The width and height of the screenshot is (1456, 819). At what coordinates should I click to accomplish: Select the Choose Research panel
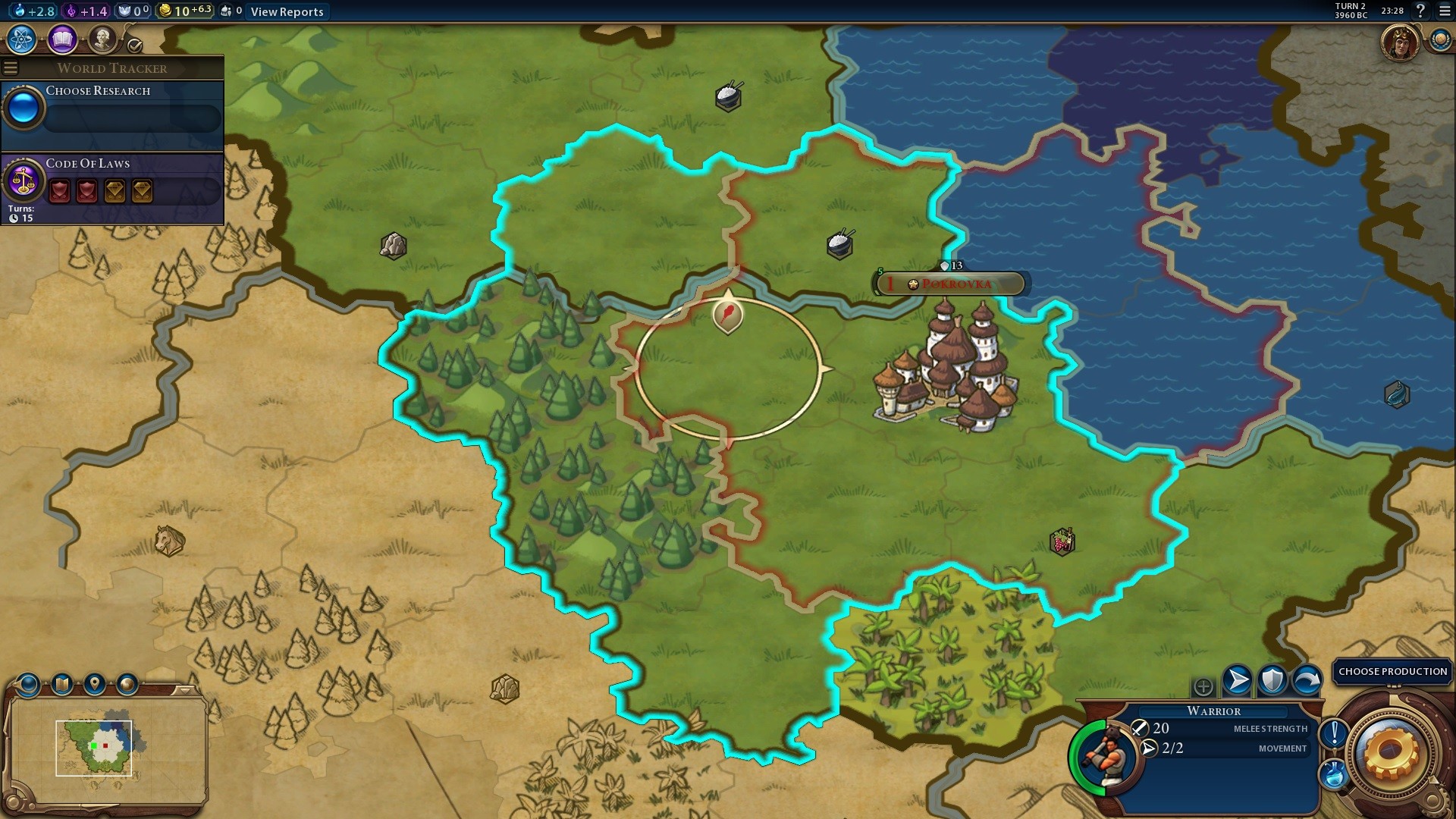(112, 110)
